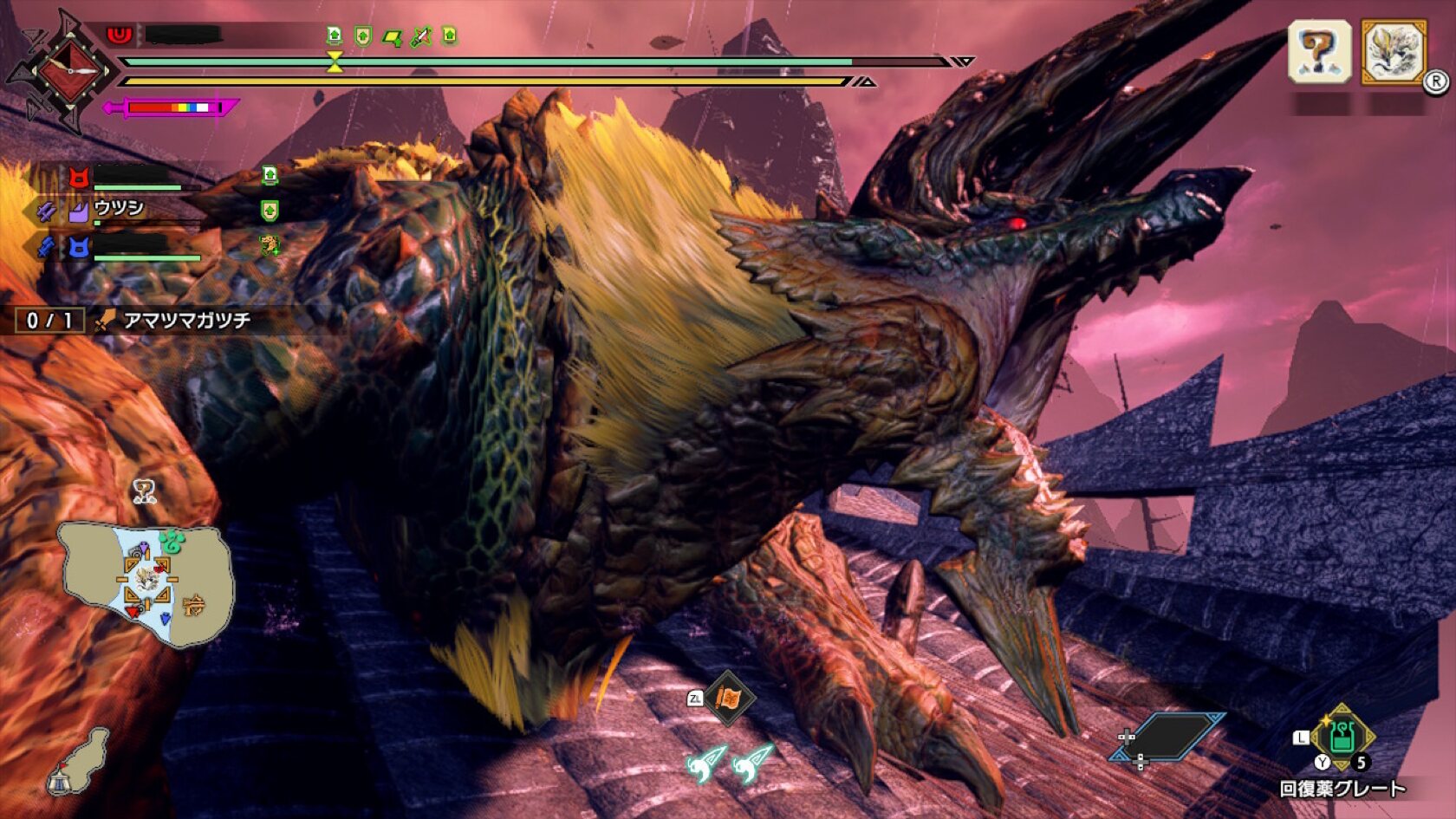Select the Mega Potion item slot
This screenshot has width=1456, height=819.
tap(1341, 738)
